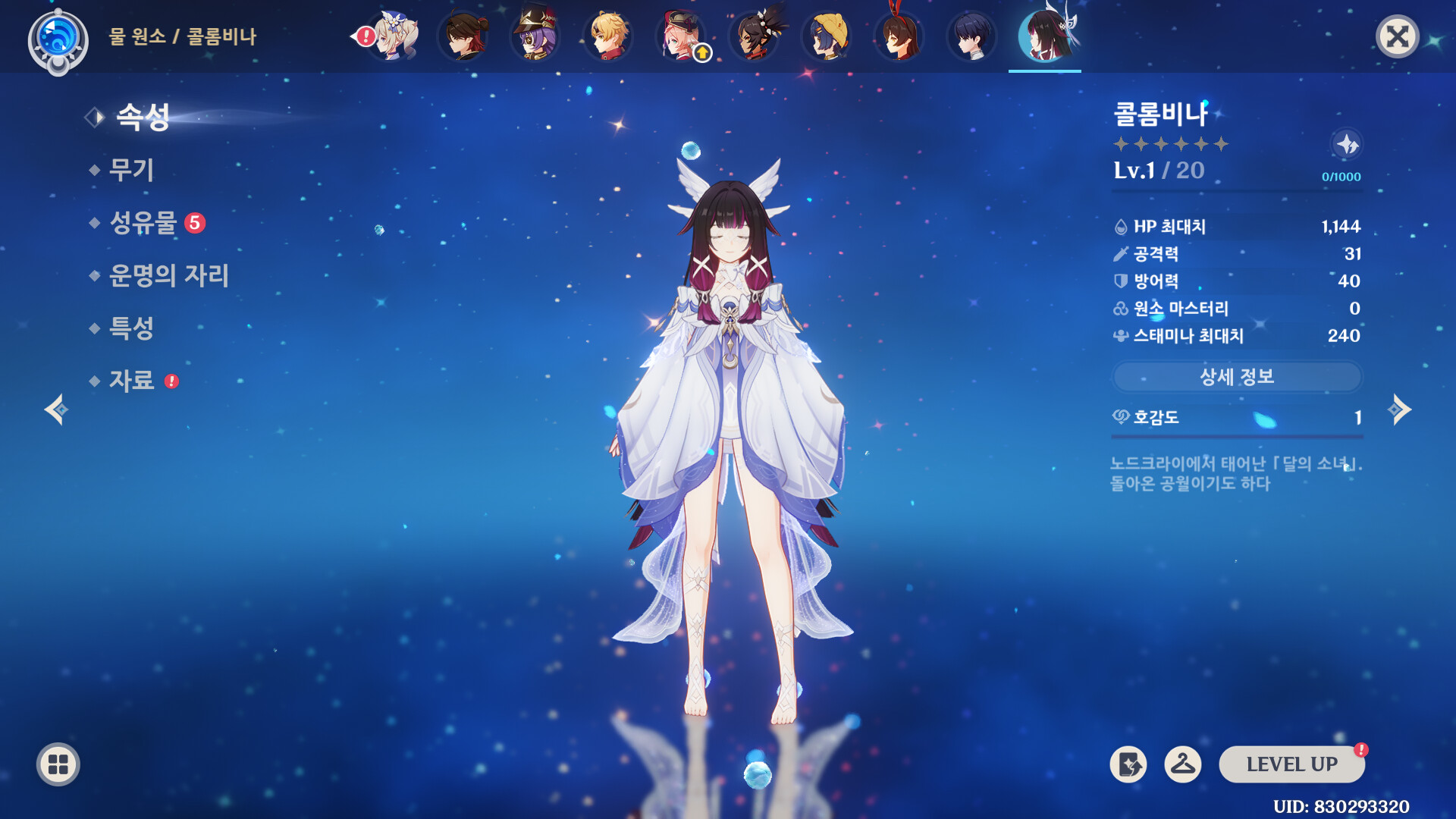The image size is (1456, 819).
Task: Open the four-square grid menu icon
Action: coord(58,764)
